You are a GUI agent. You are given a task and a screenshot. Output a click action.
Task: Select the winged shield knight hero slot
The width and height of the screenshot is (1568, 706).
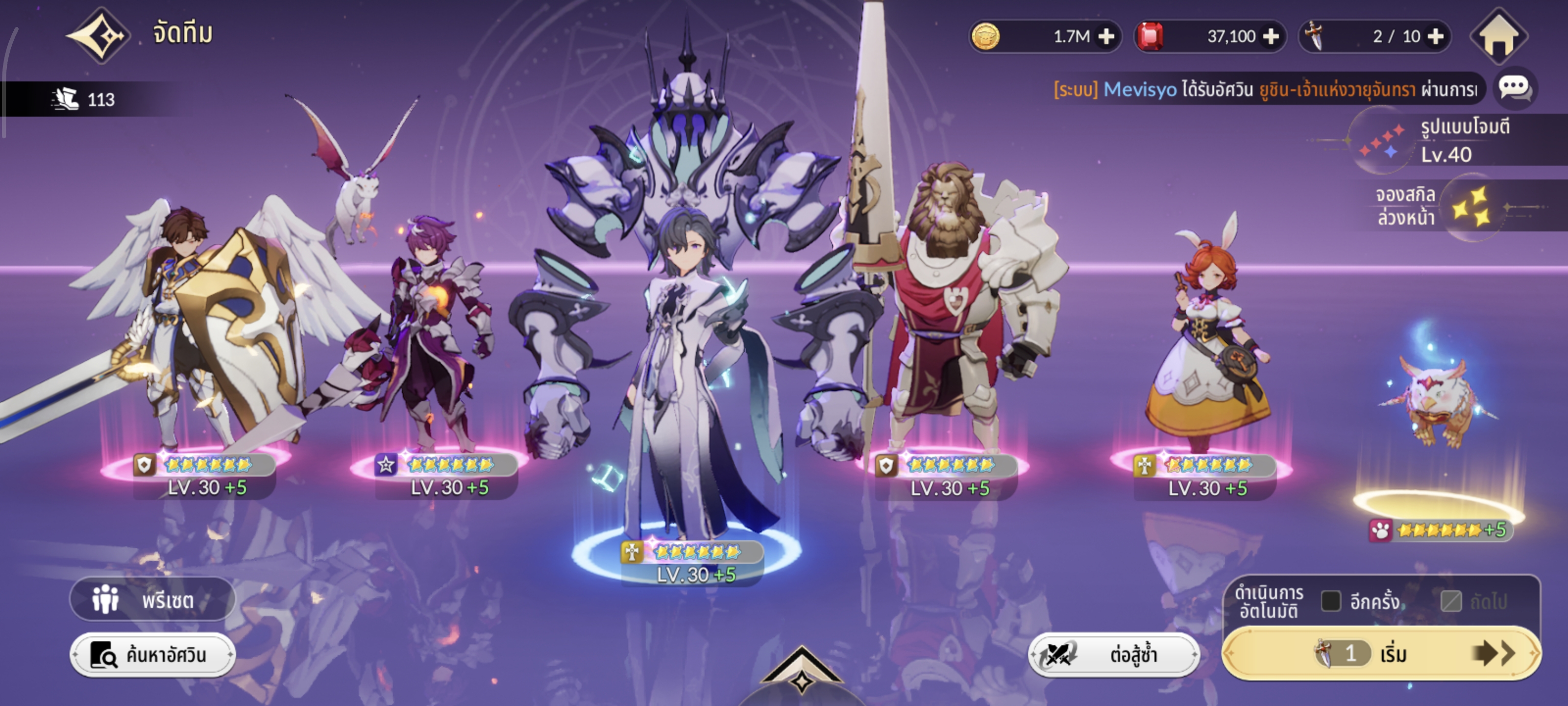click(x=201, y=341)
